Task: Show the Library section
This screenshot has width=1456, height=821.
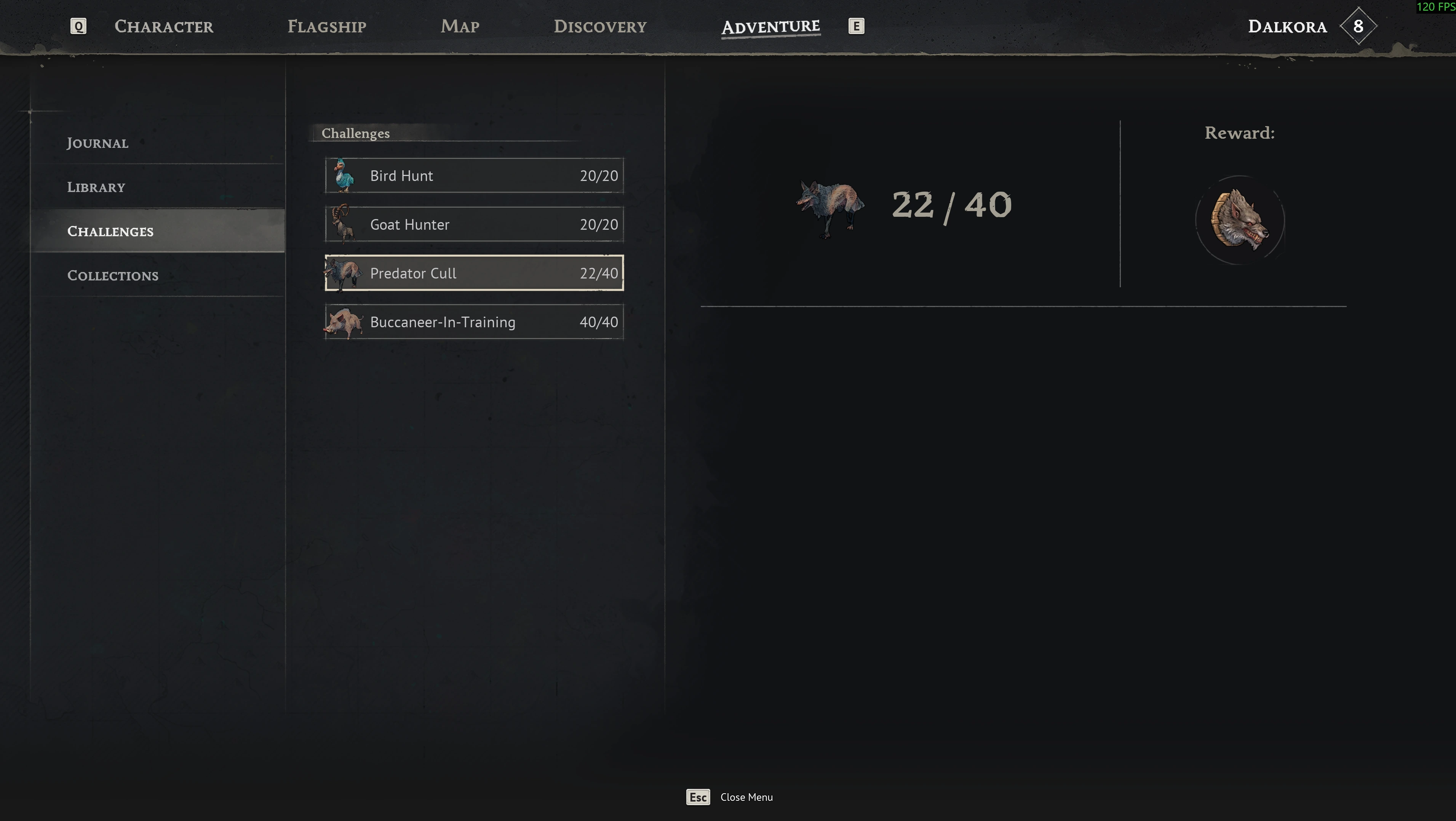Action: pos(96,187)
